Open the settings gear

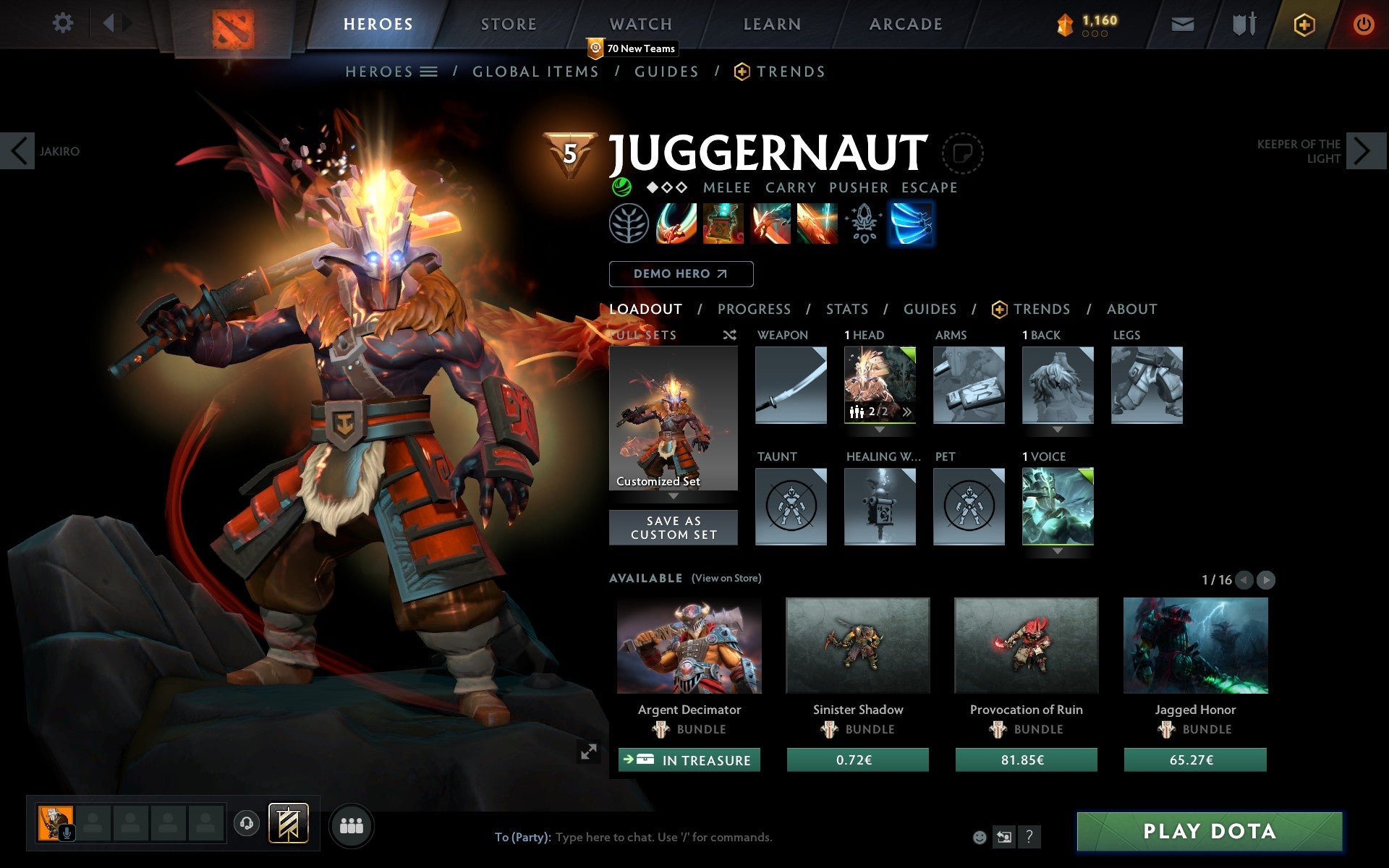pyautogui.click(x=64, y=23)
